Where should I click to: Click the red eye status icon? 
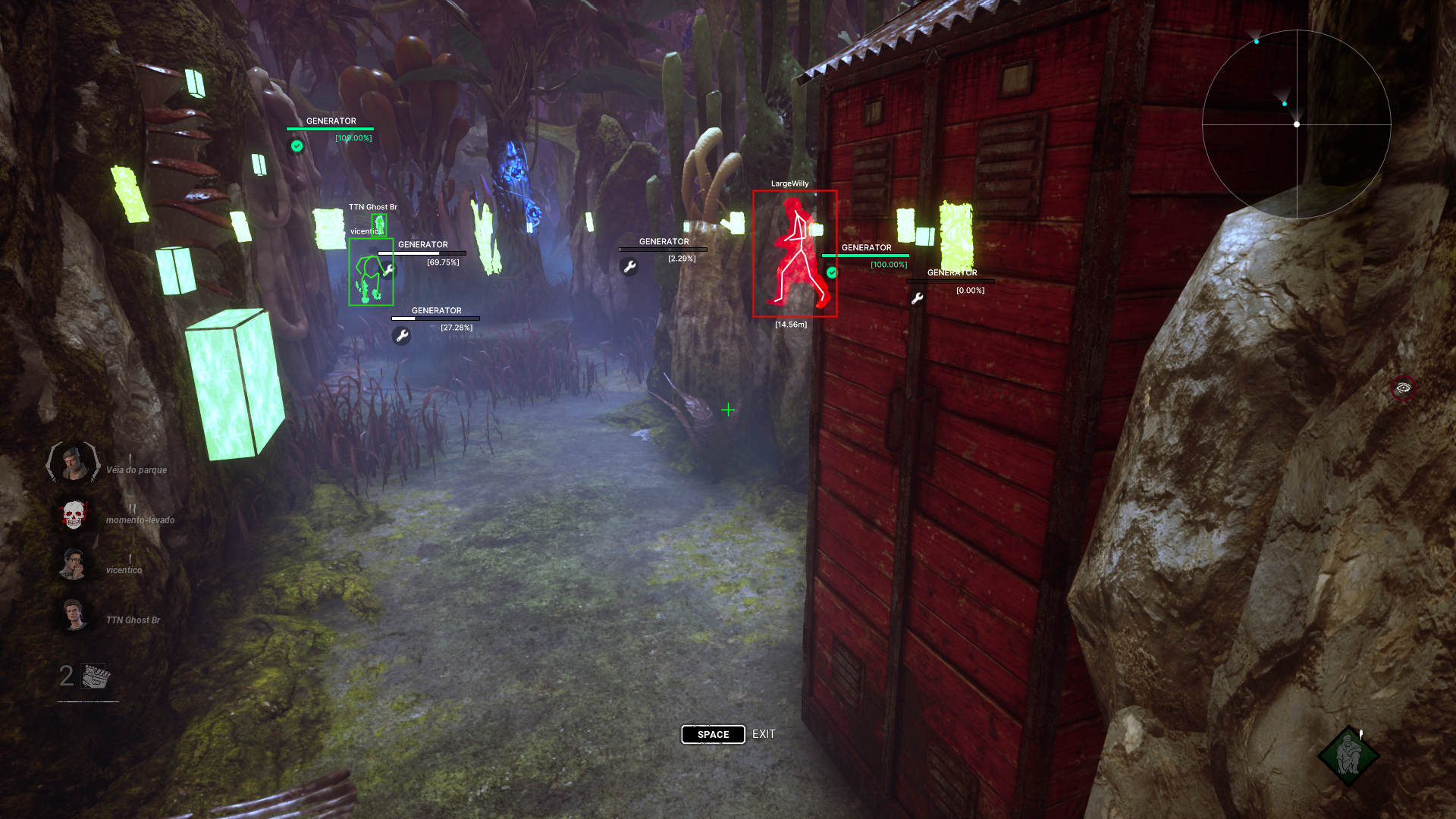click(x=1403, y=388)
